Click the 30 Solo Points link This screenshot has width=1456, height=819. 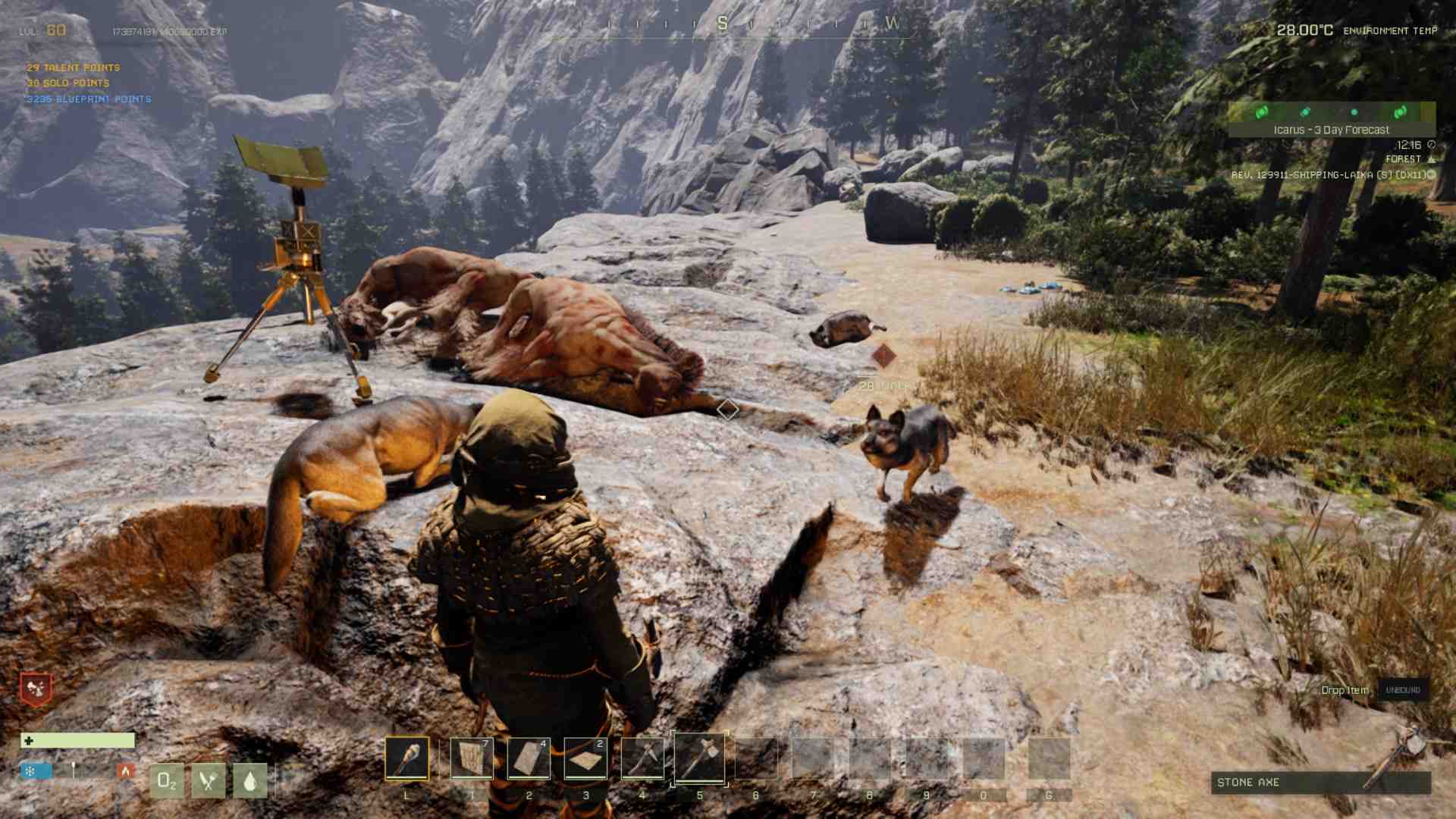point(68,83)
